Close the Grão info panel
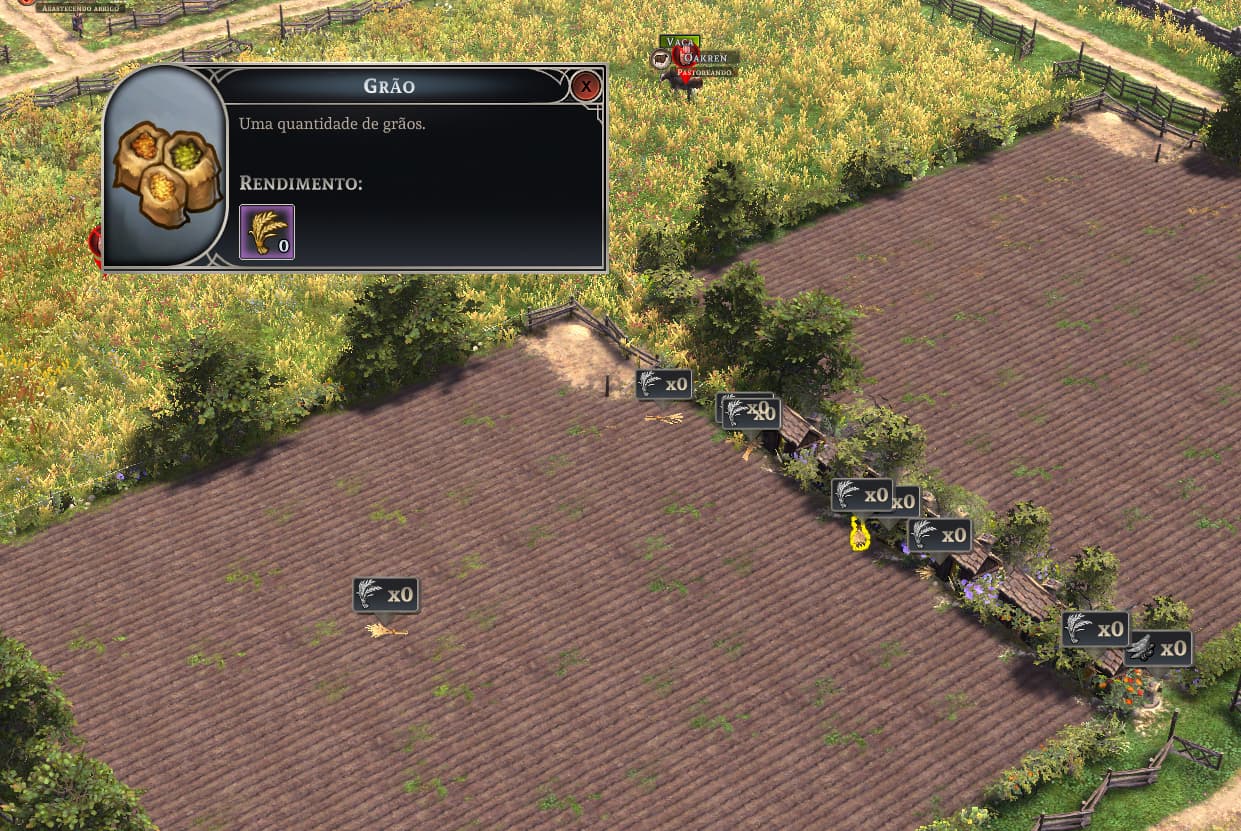Viewport: 1241px width, 831px height. (585, 87)
